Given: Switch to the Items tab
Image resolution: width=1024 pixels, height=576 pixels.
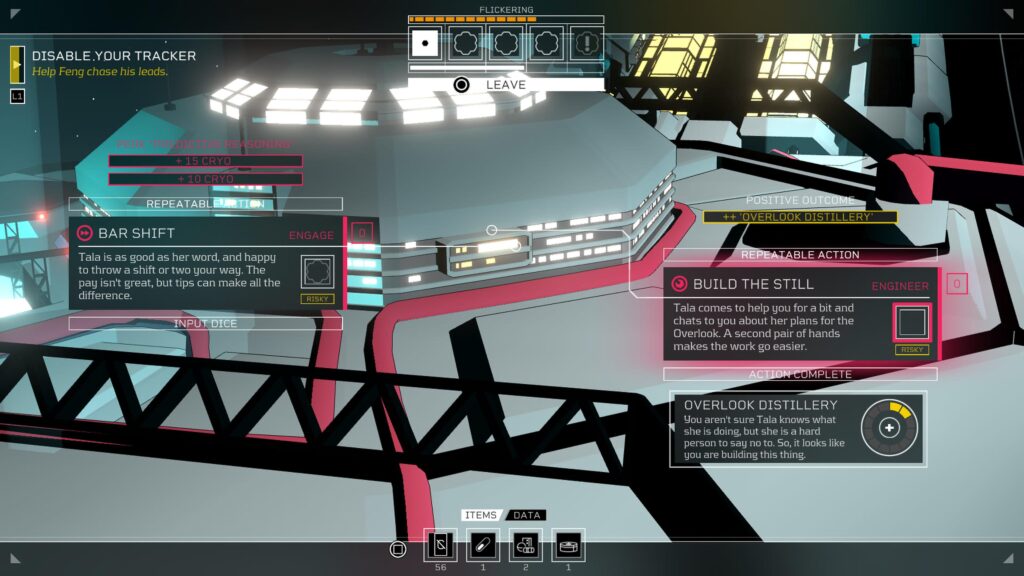Looking at the screenshot, I should (x=480, y=515).
